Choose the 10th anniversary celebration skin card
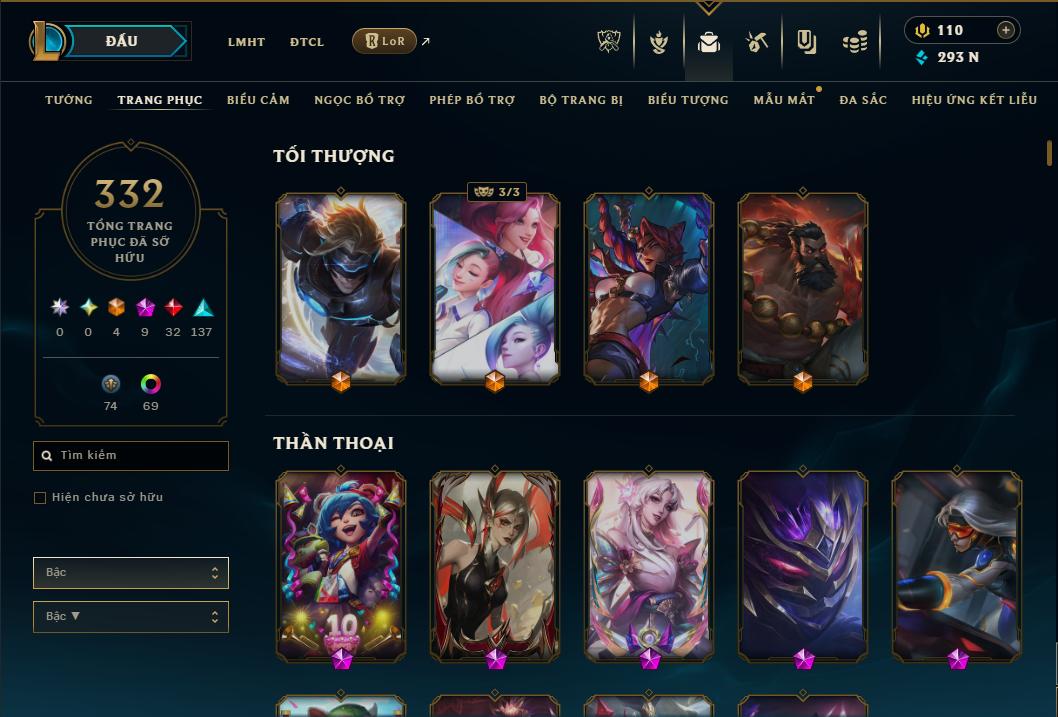Screen dimensions: 1058x717 [341, 567]
